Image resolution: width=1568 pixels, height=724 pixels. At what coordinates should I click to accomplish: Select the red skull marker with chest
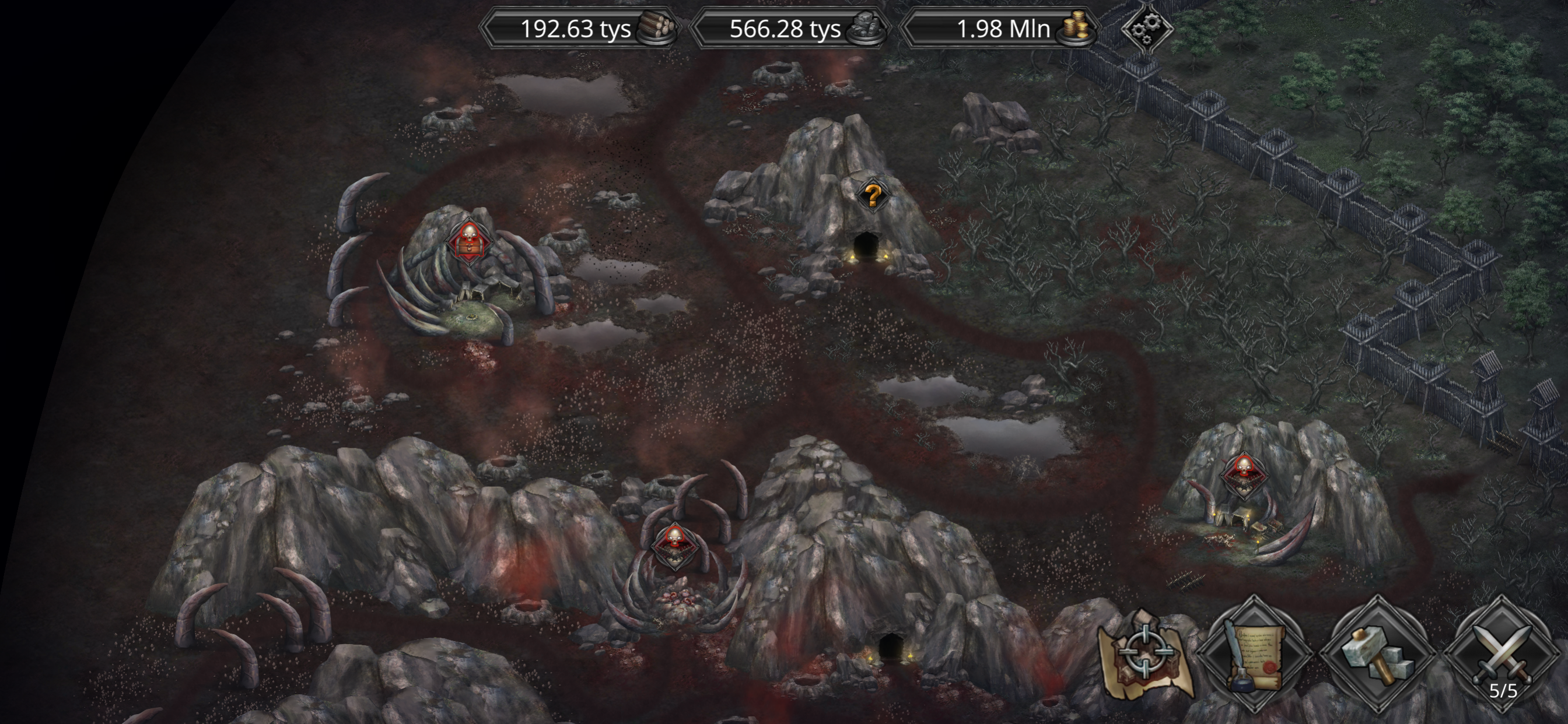click(468, 241)
